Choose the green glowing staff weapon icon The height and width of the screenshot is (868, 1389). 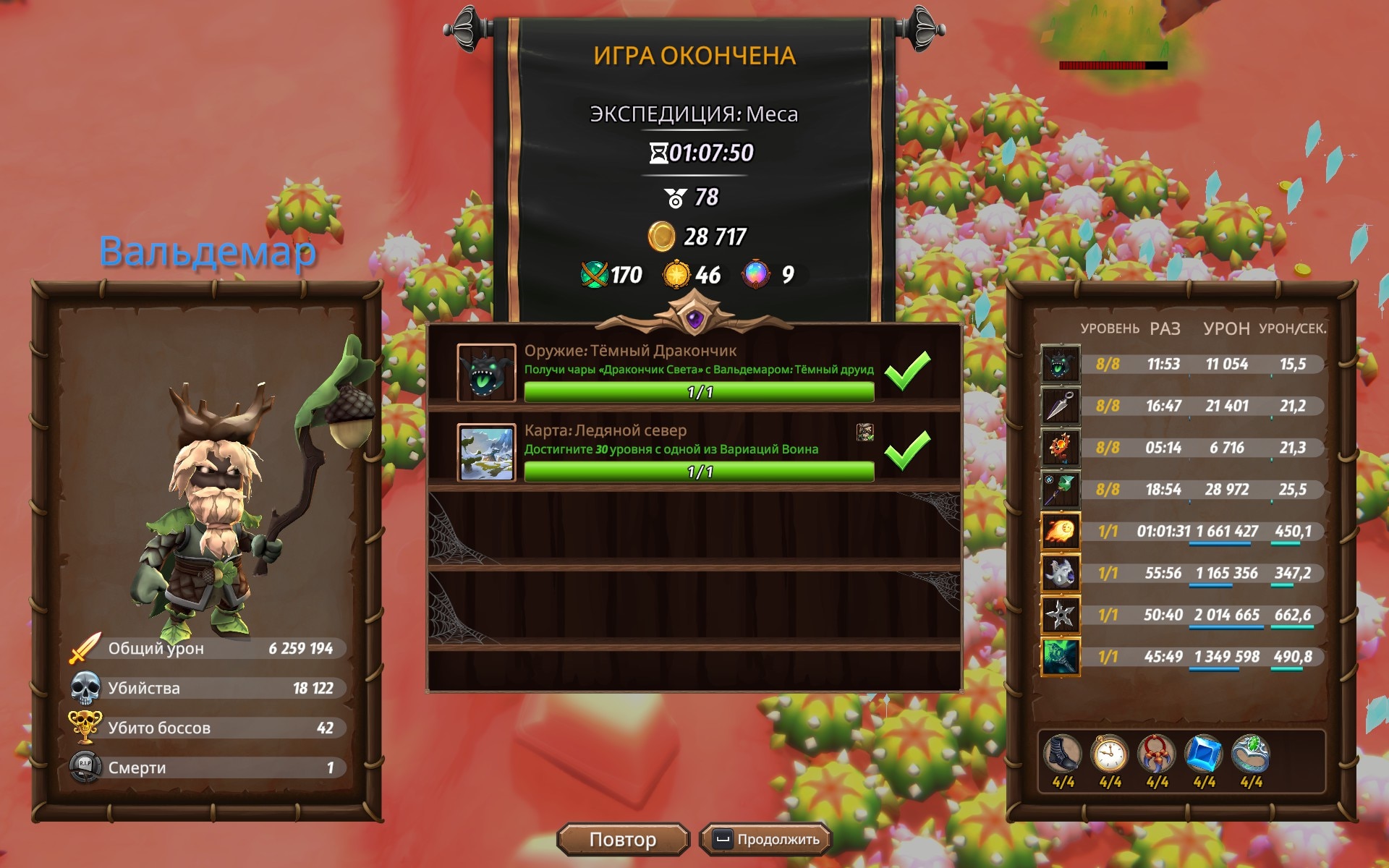[x=1060, y=658]
